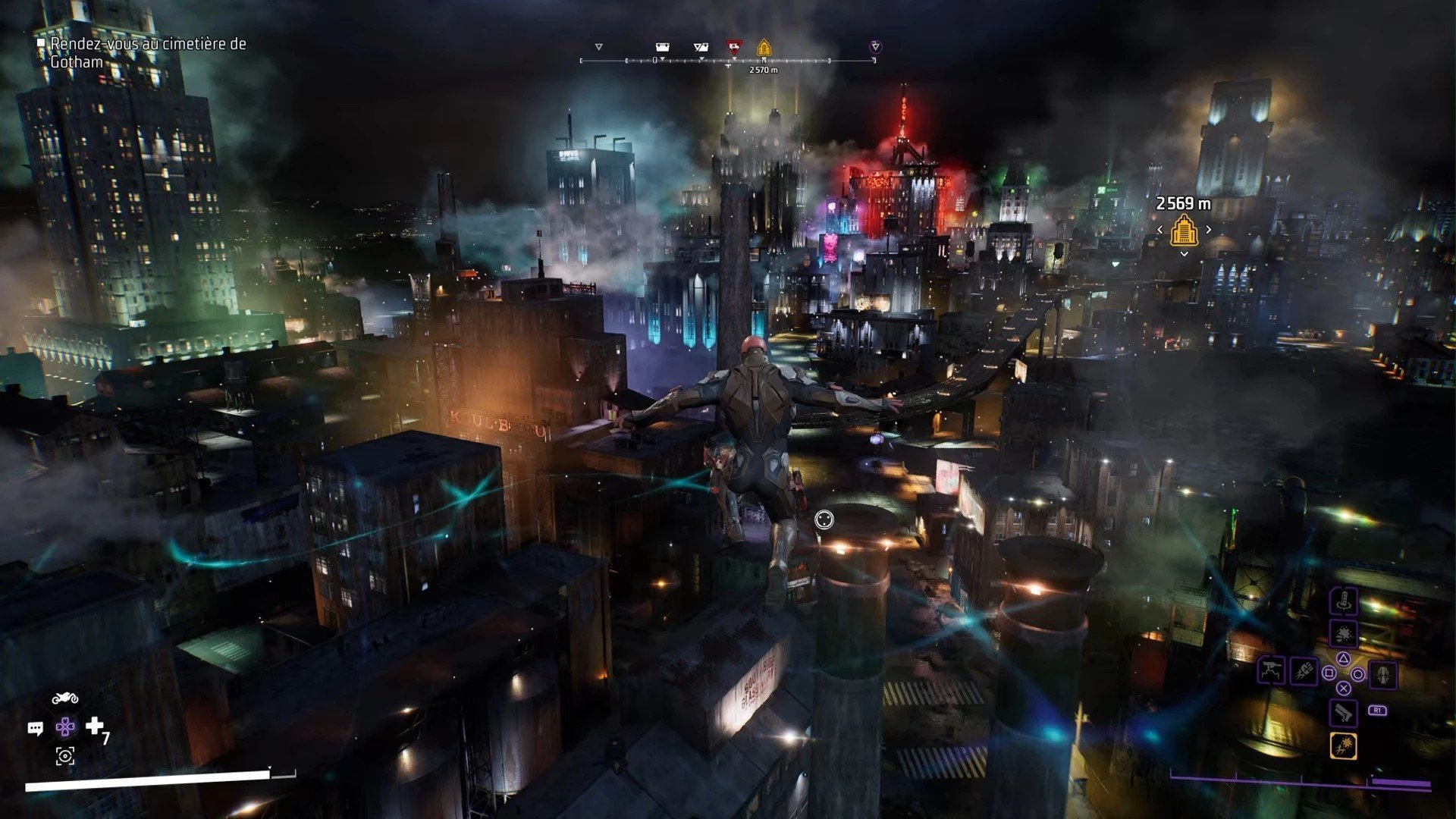Screen dimensions: 1456x819
Task: Trigger the fist strike ability slot
Action: 1304,671
